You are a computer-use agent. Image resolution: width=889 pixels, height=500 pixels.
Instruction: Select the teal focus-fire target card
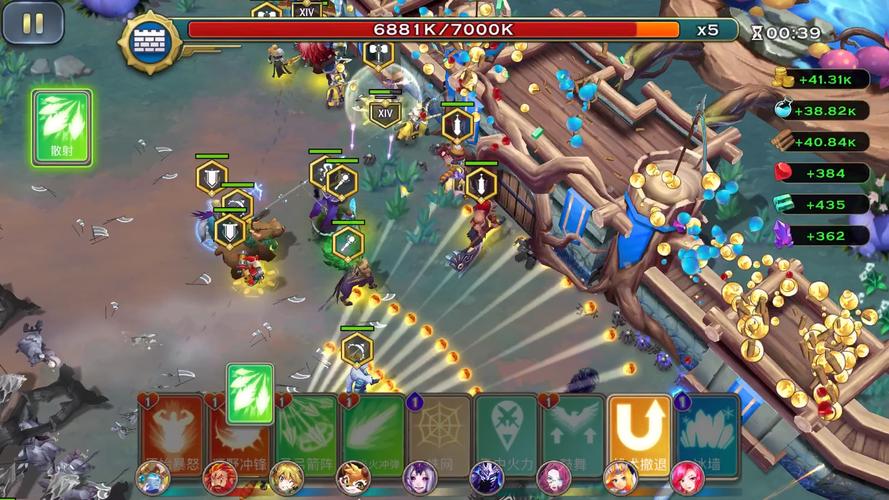click(x=506, y=432)
